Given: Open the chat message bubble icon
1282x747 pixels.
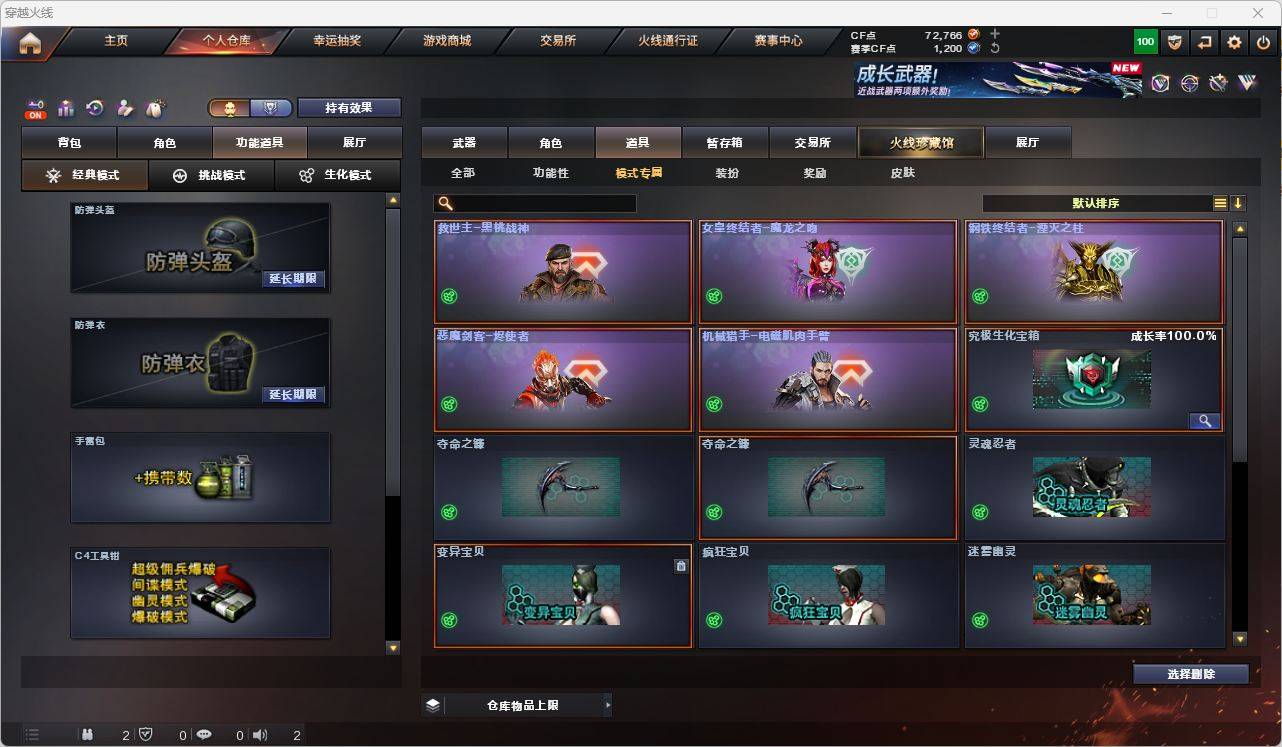Looking at the screenshot, I should coord(204,734).
